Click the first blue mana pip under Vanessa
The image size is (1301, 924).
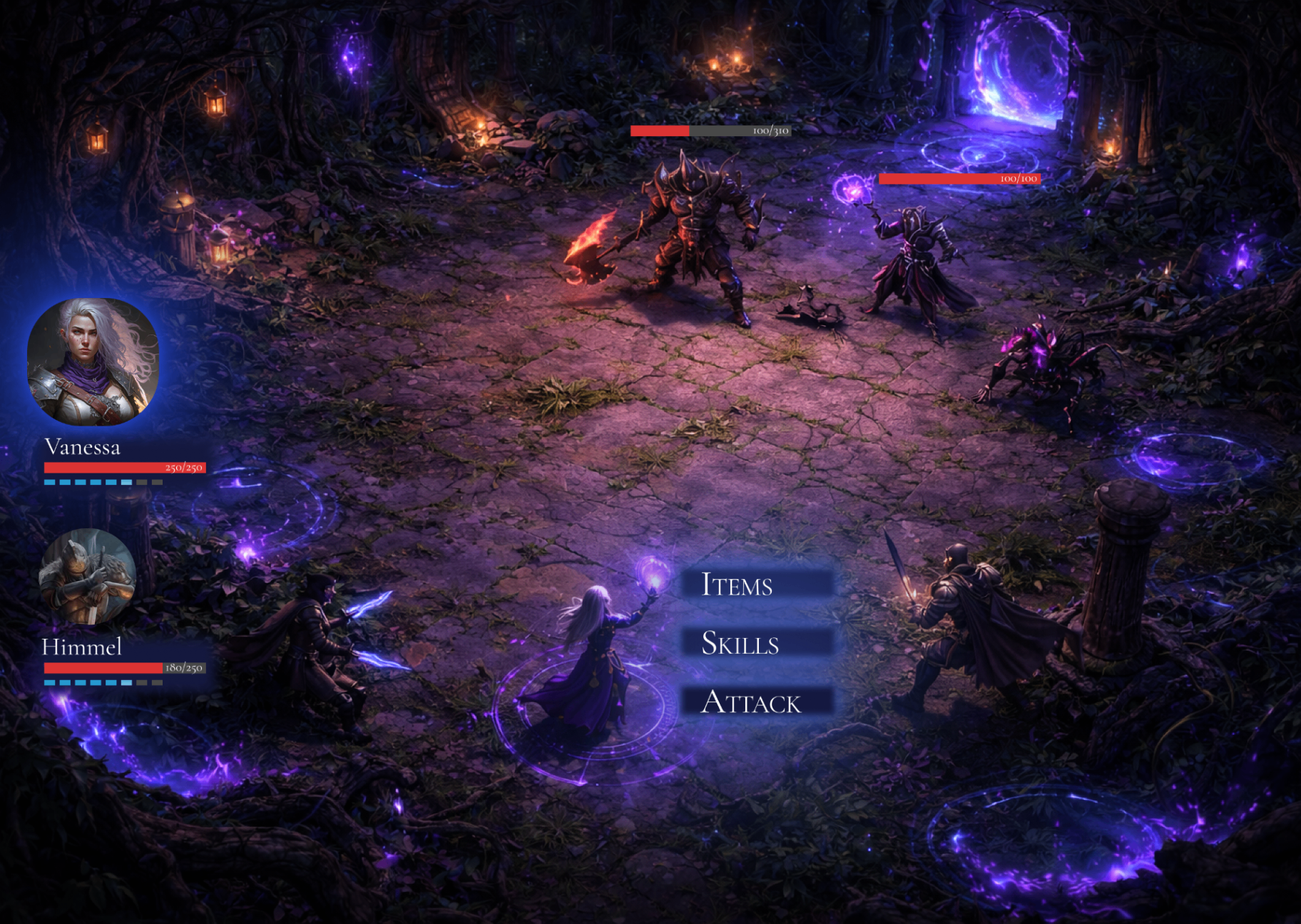pyautogui.click(x=49, y=483)
